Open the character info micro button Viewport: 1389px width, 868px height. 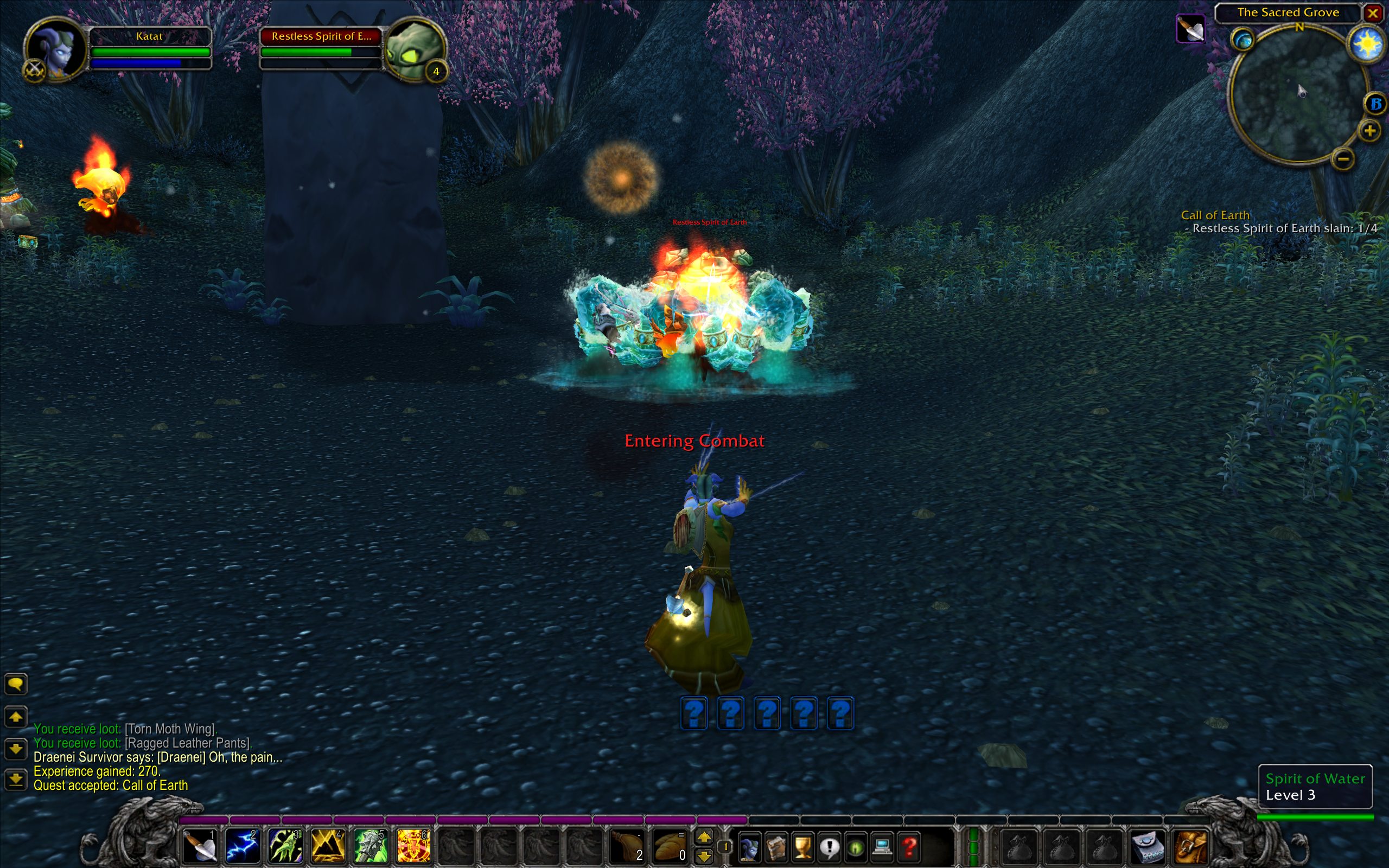pyautogui.click(x=749, y=847)
